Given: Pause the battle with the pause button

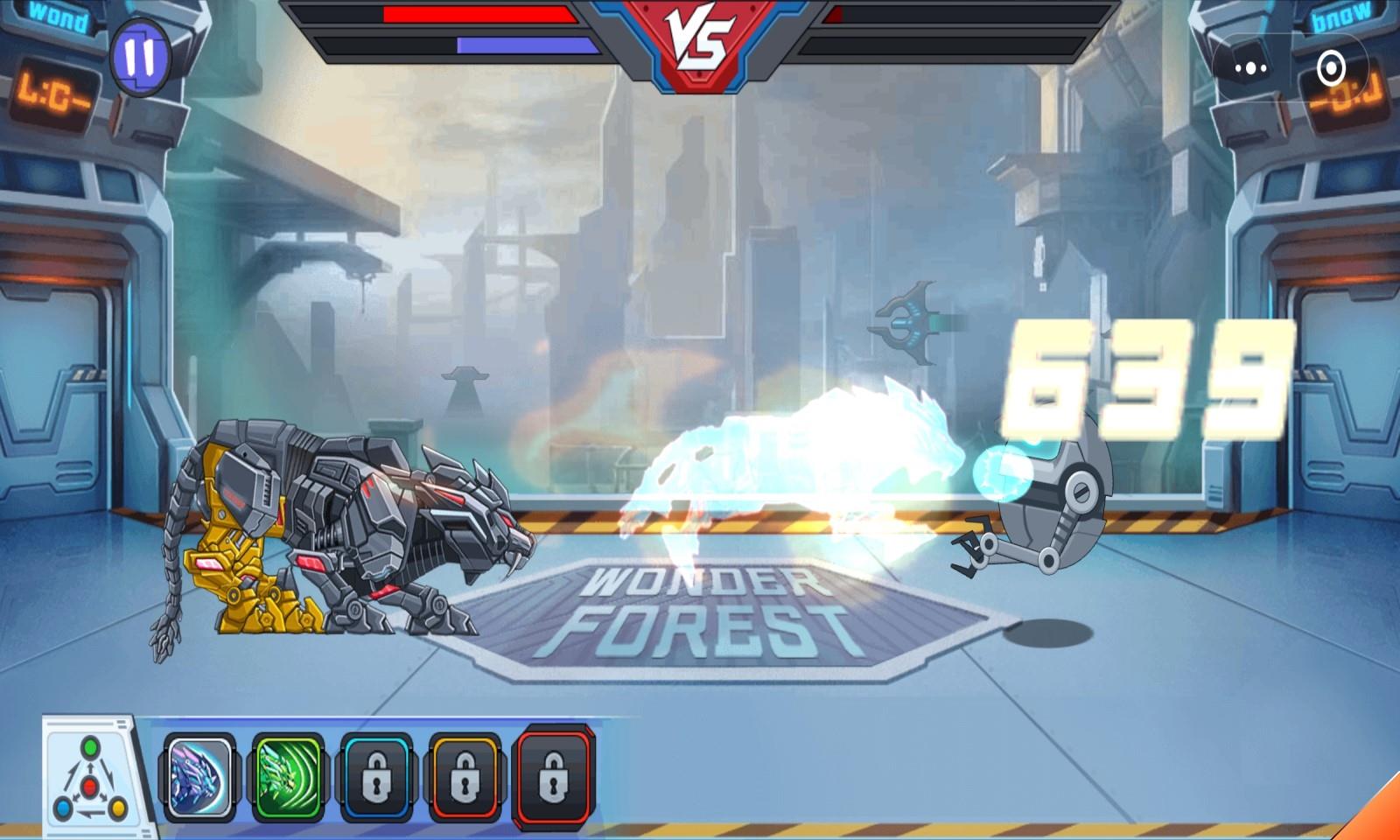Looking at the screenshot, I should tap(140, 57).
